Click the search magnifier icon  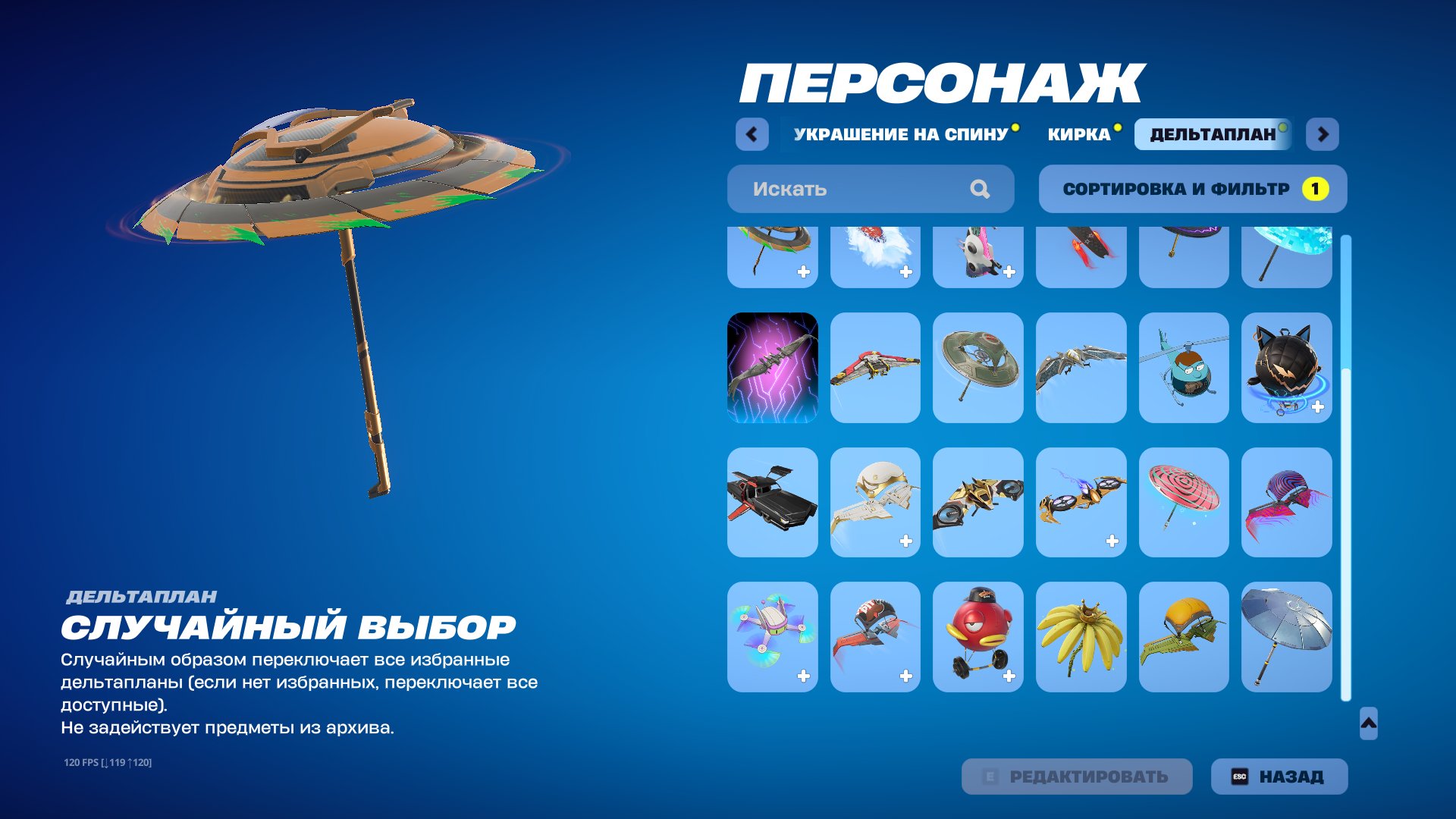(x=981, y=188)
